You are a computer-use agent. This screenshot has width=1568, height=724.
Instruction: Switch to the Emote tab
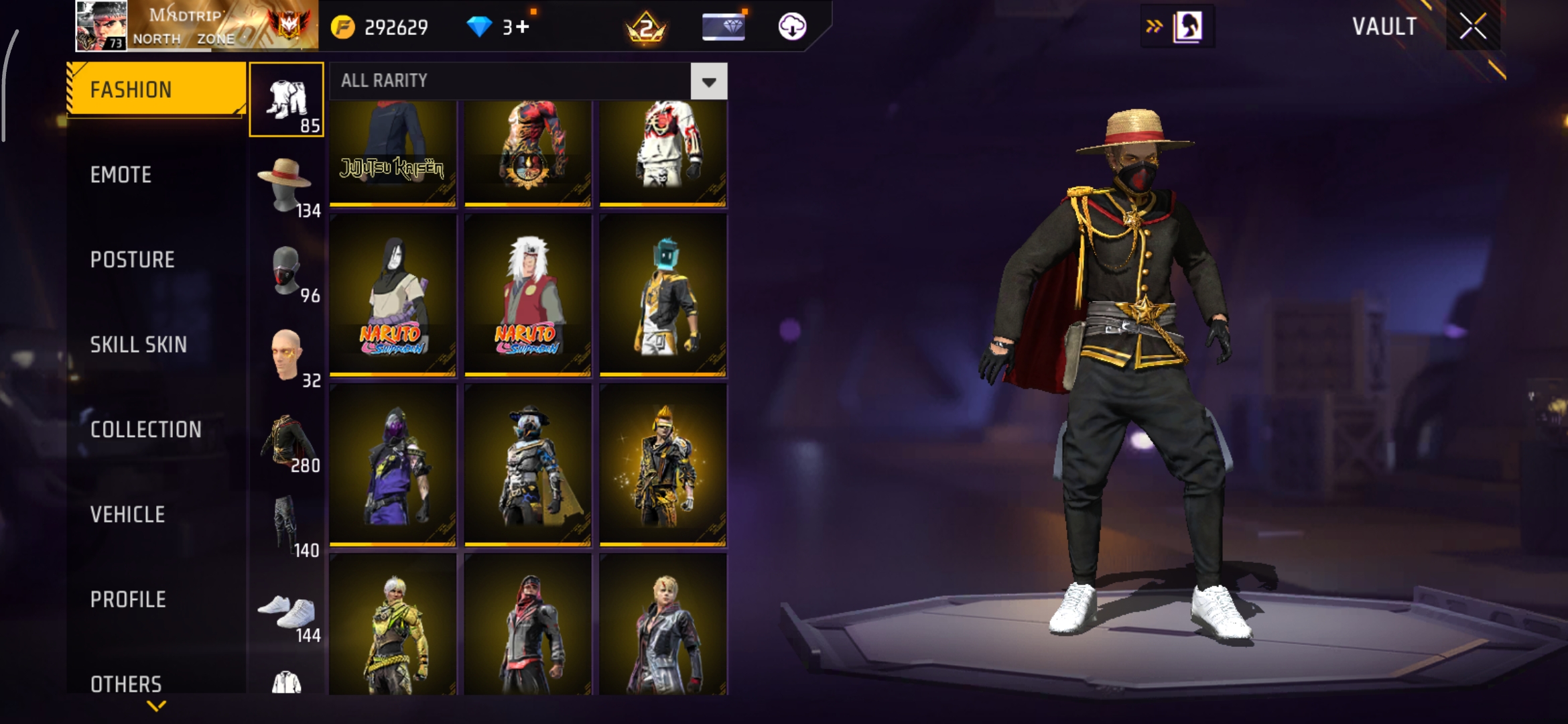pyautogui.click(x=121, y=175)
